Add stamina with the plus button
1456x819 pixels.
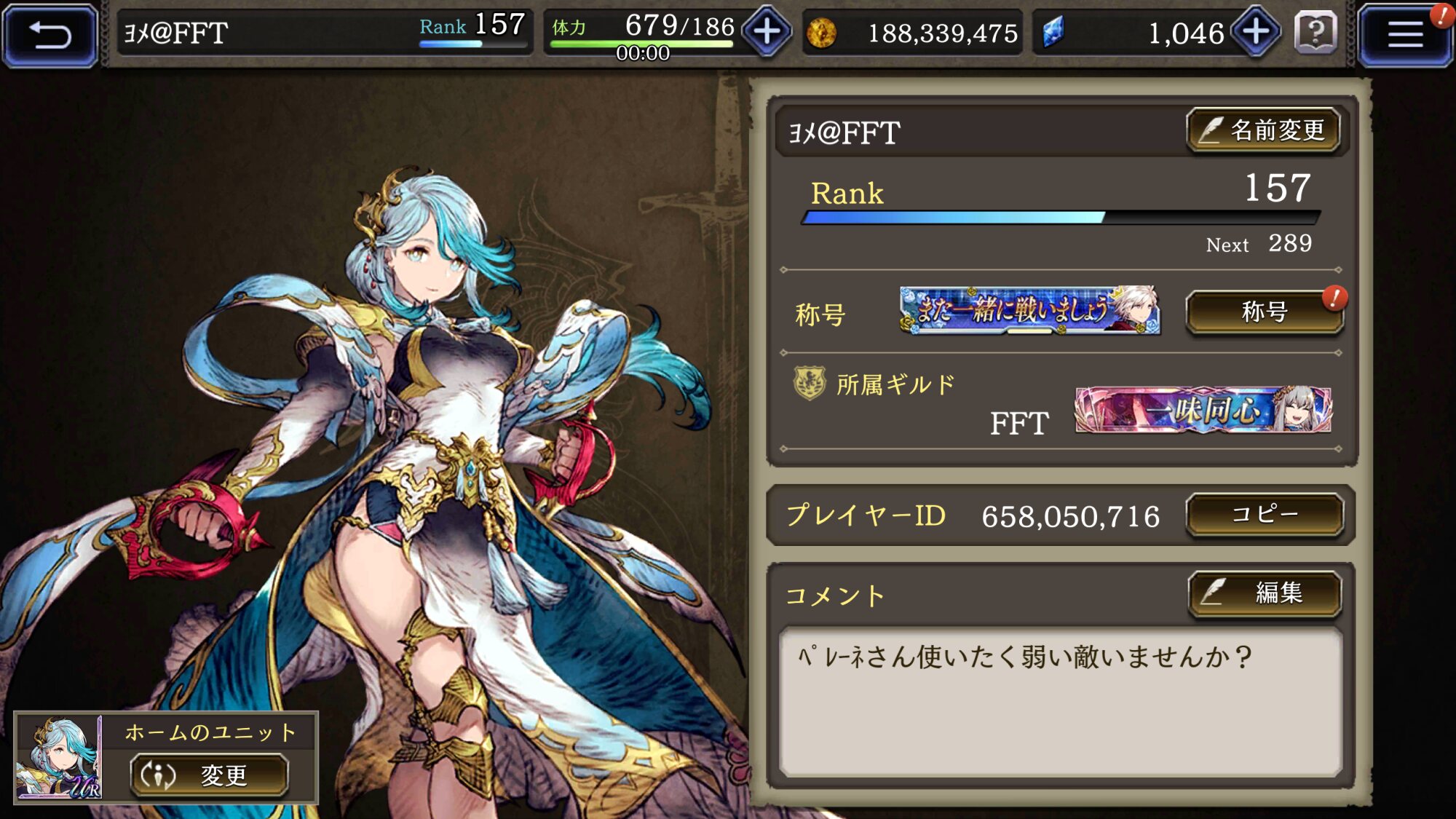pyautogui.click(x=767, y=32)
